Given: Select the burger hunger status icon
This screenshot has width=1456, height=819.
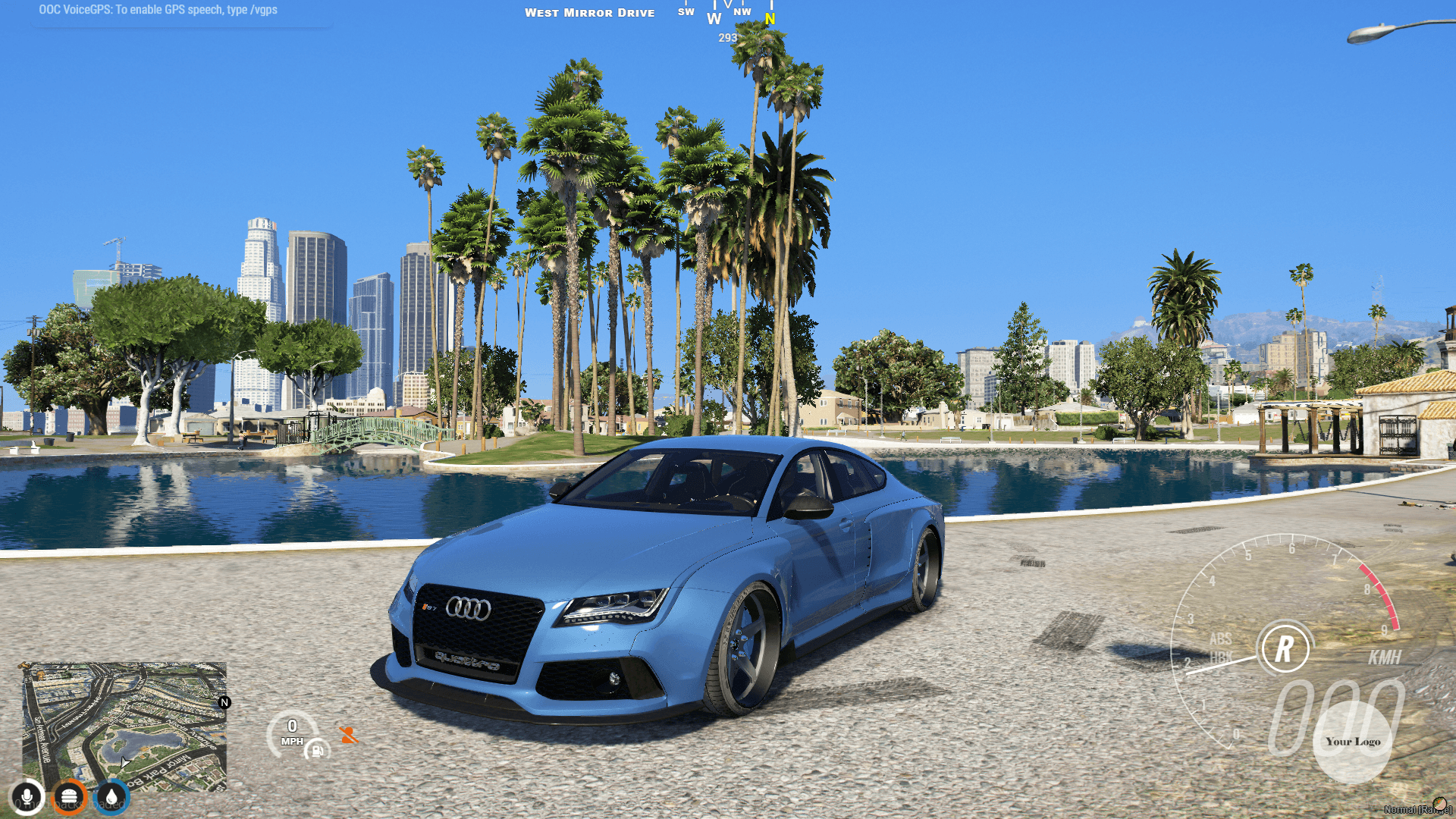Looking at the screenshot, I should [x=68, y=796].
